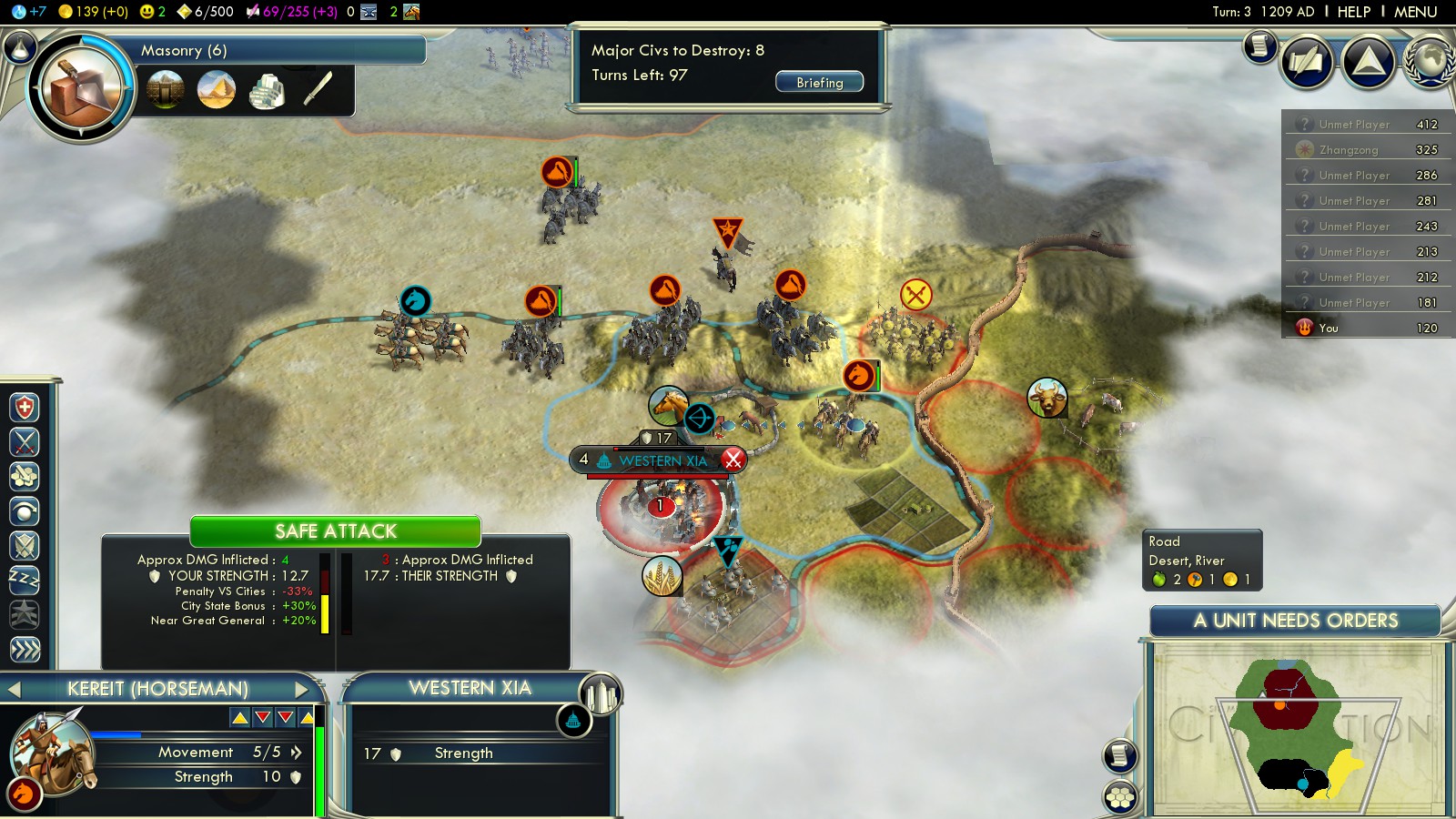
Task: Select the Fortify Until Healed red cross action
Action: [x=25, y=407]
